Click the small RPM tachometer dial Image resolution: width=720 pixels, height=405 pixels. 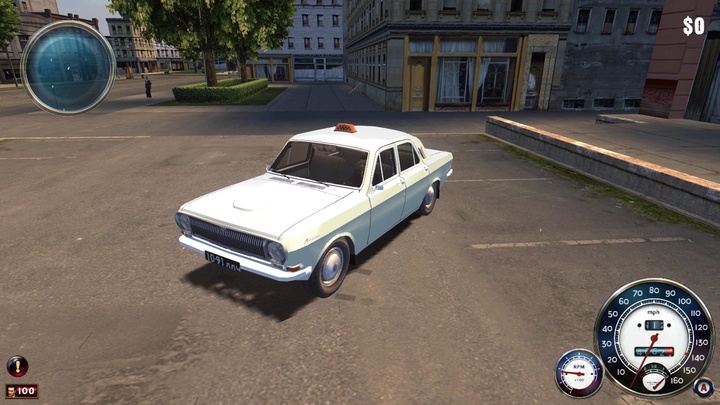tap(579, 373)
